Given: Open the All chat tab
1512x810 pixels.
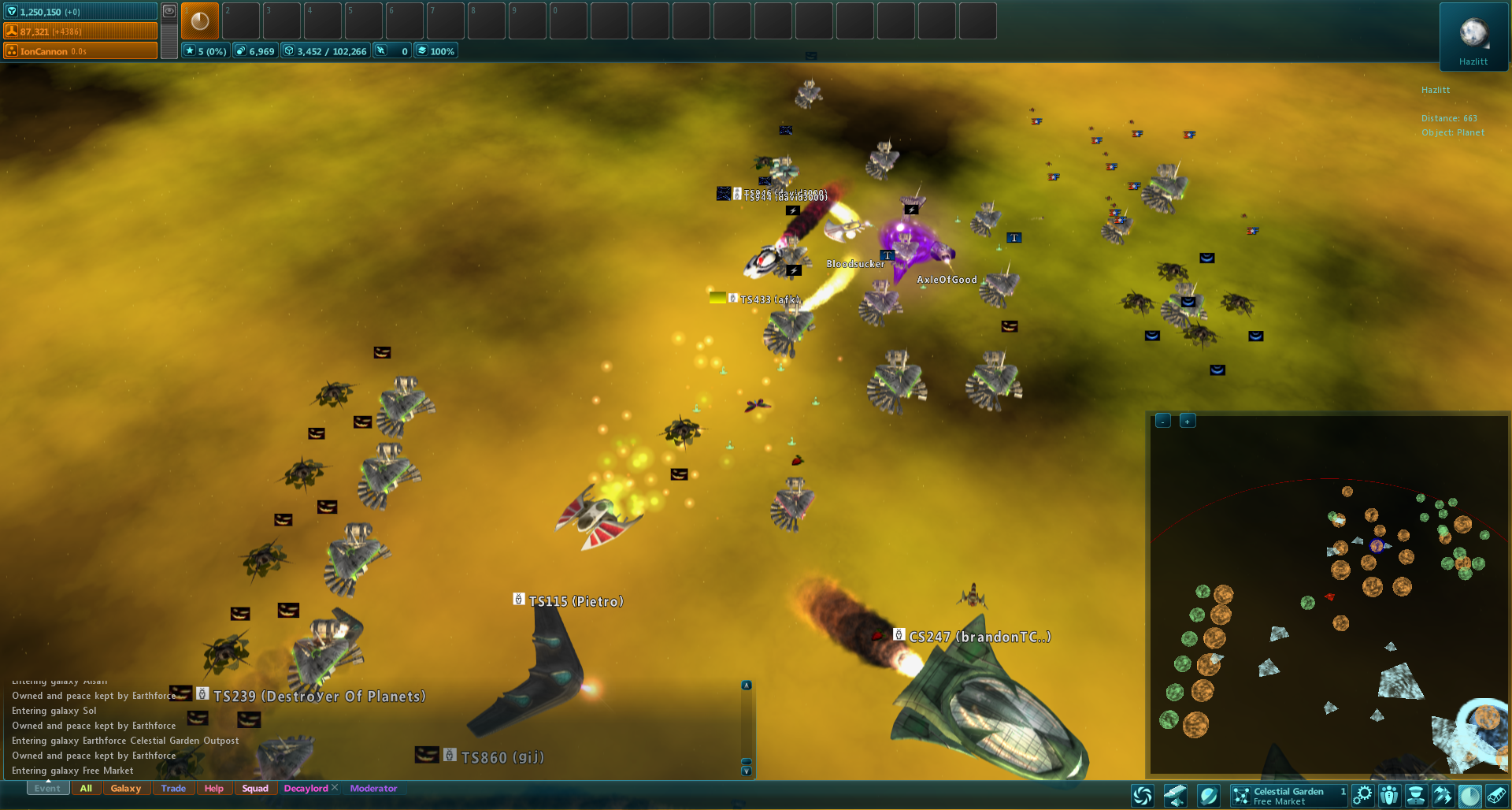Looking at the screenshot, I should coord(86,788).
